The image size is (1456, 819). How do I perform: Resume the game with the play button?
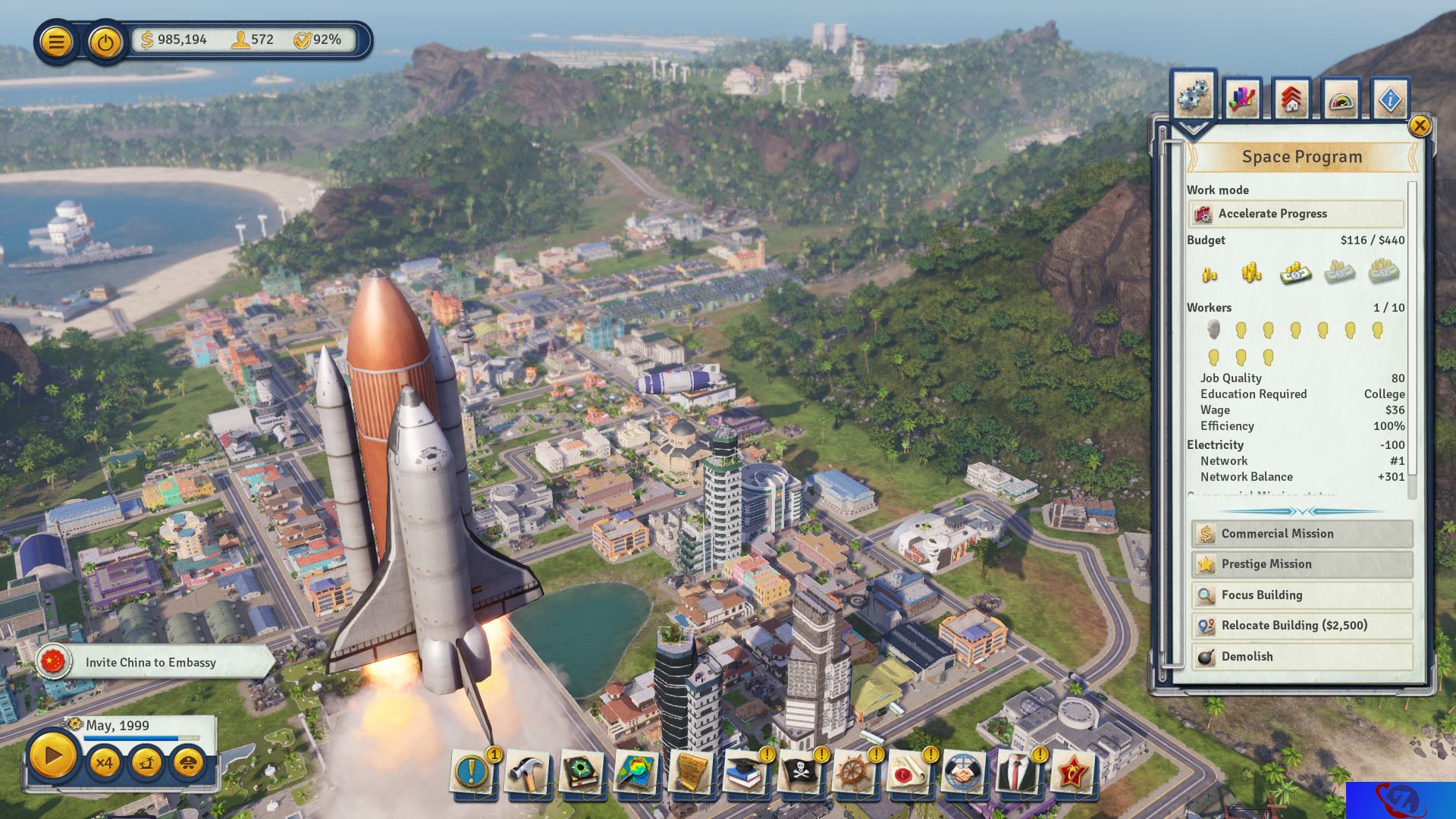click(53, 756)
